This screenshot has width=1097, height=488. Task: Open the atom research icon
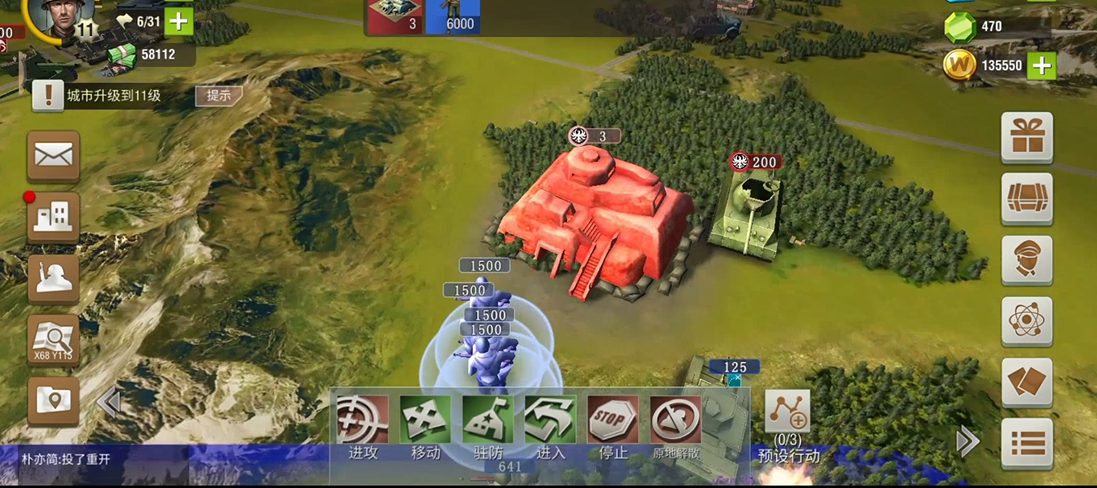[x=1027, y=321]
